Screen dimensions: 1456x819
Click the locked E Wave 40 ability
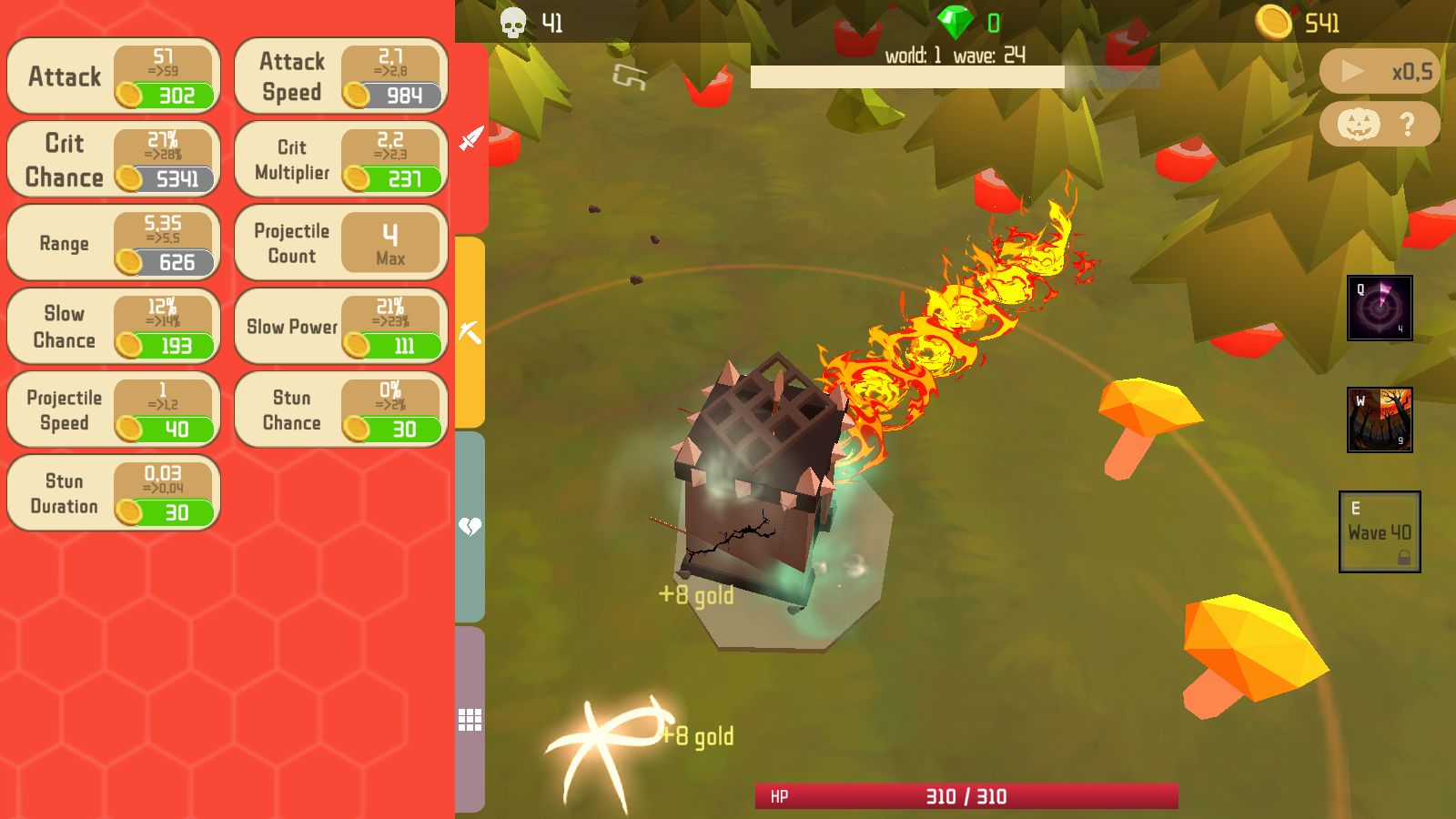1380,532
